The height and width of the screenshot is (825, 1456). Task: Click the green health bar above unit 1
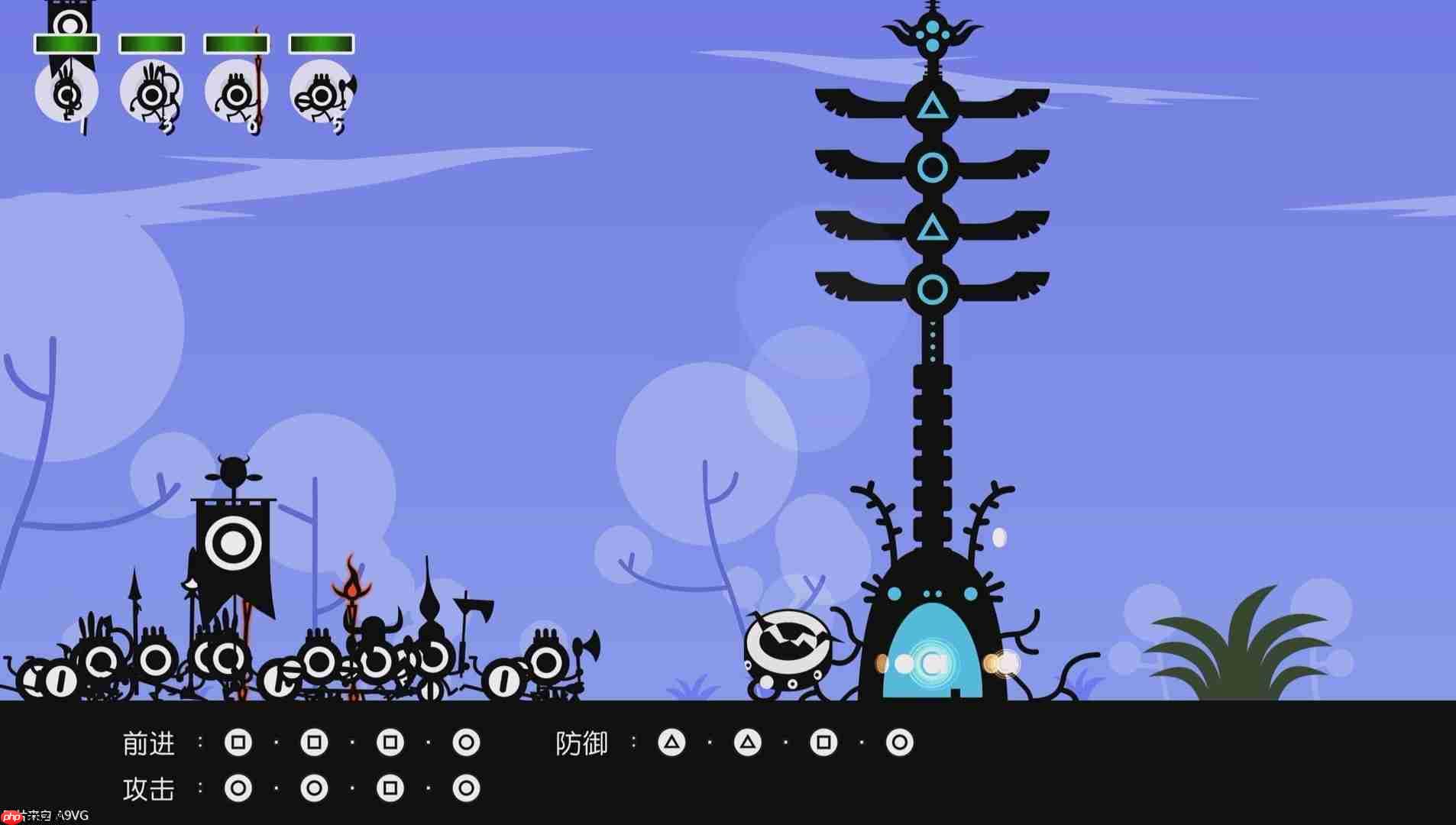65,42
